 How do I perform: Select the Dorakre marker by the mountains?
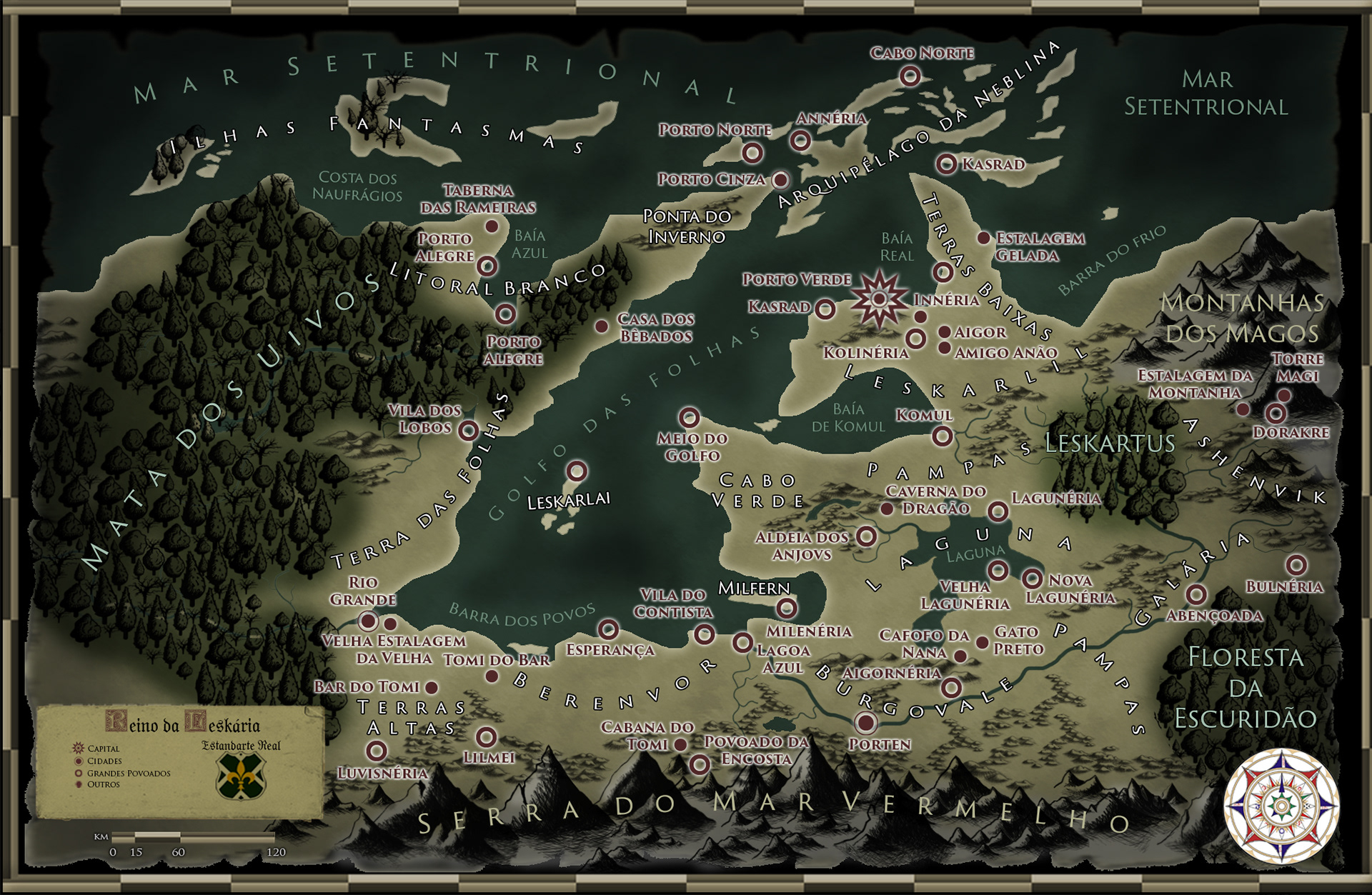point(1276,413)
